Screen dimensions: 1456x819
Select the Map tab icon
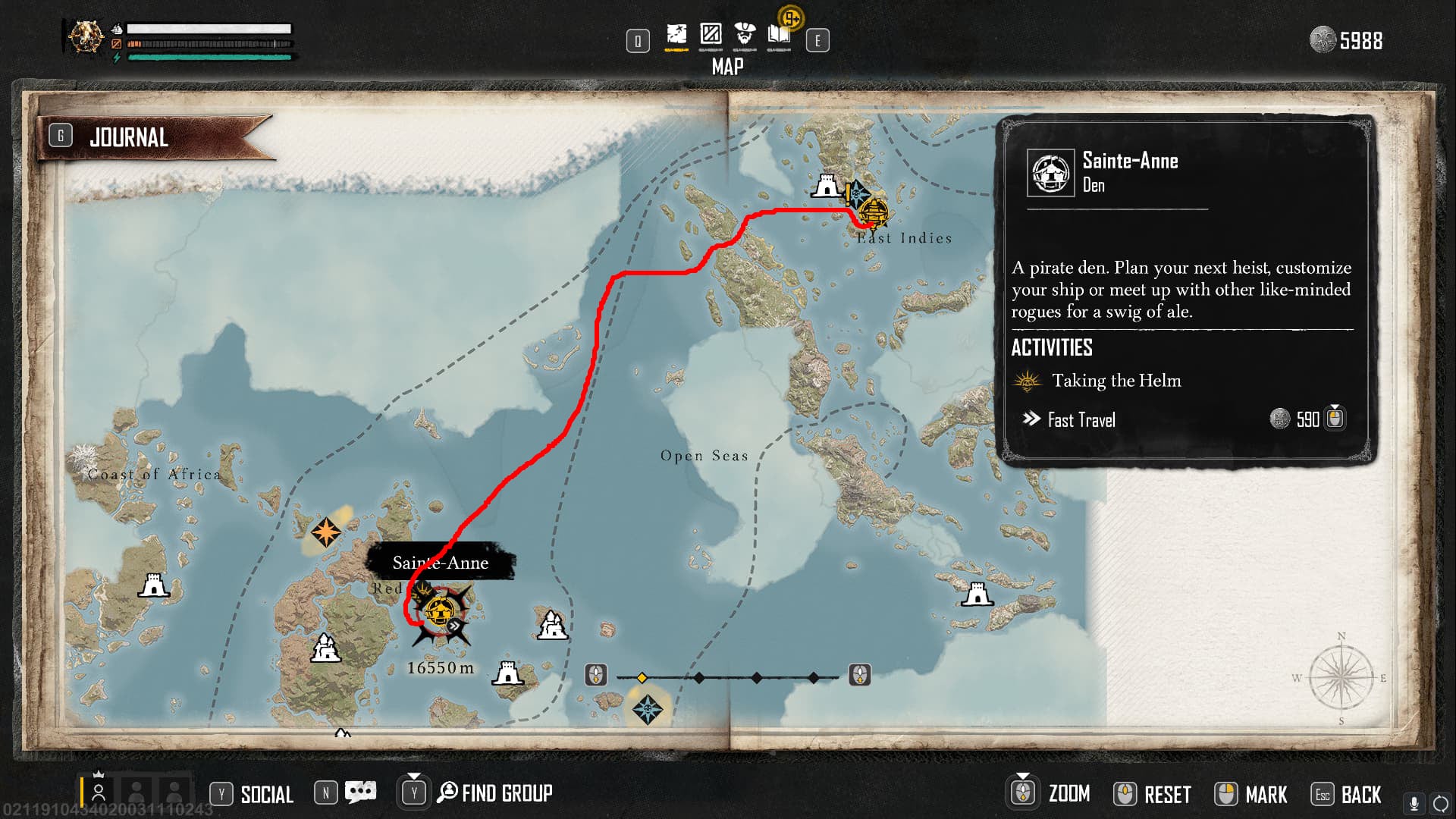pyautogui.click(x=676, y=35)
